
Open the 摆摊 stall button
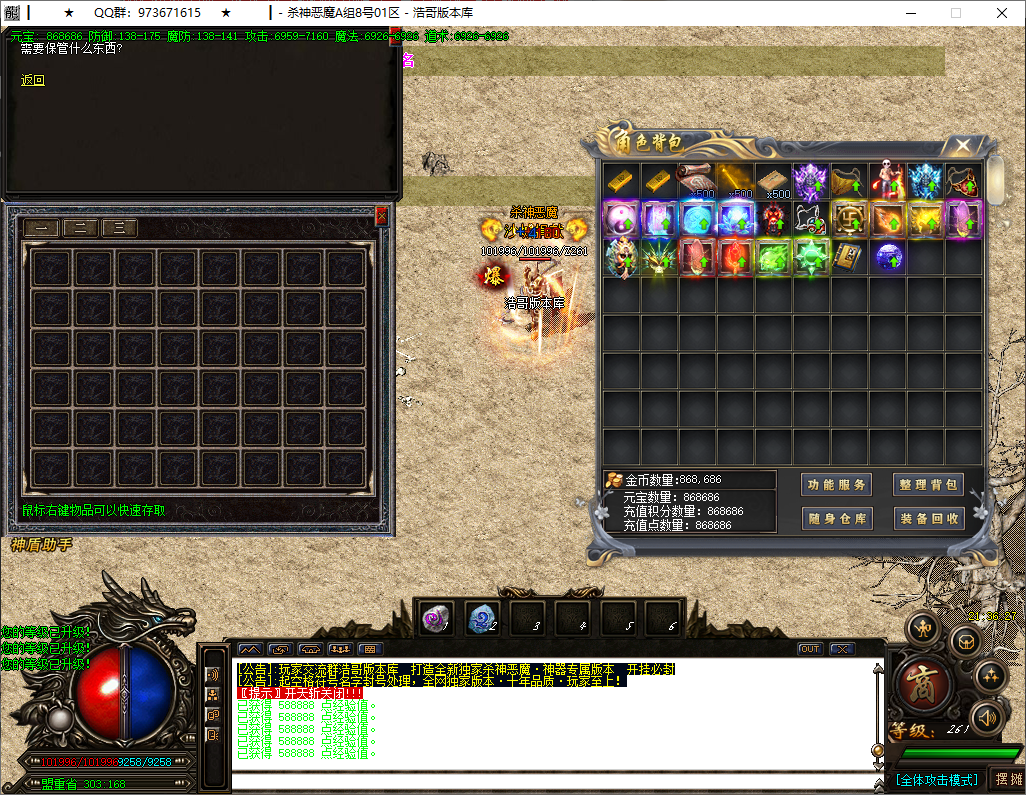(x=1005, y=779)
